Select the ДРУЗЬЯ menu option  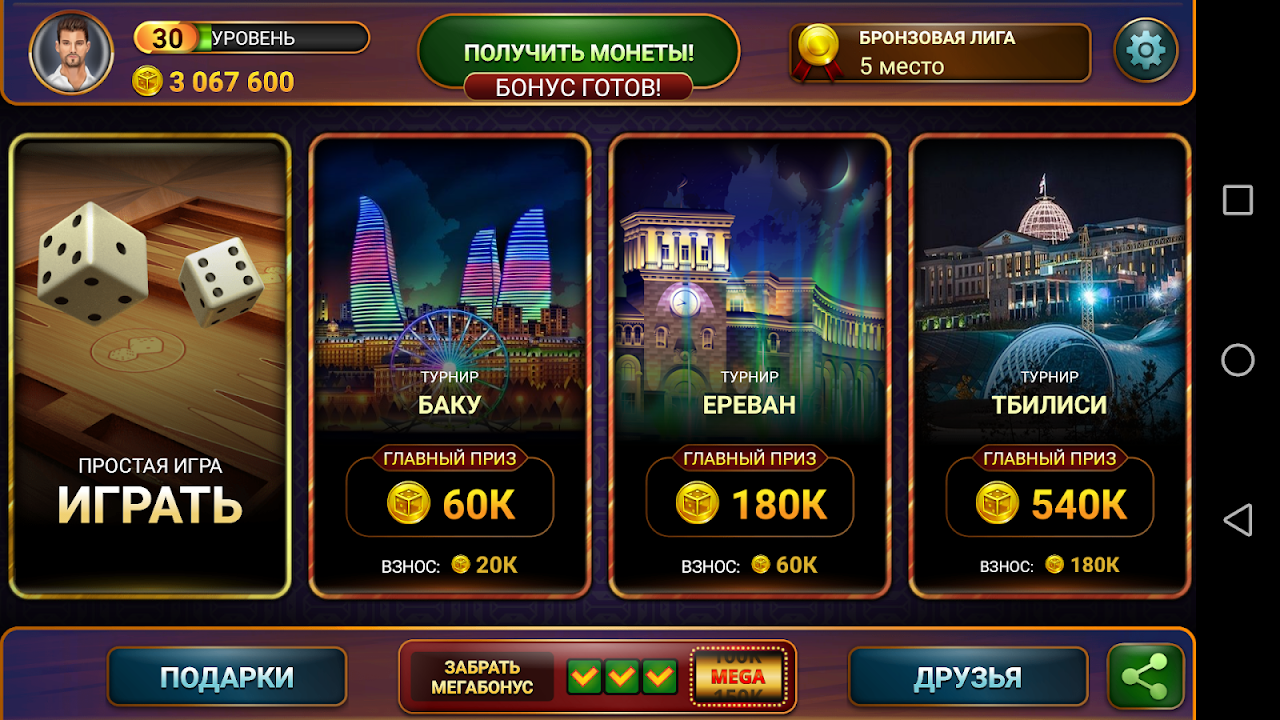[967, 676]
